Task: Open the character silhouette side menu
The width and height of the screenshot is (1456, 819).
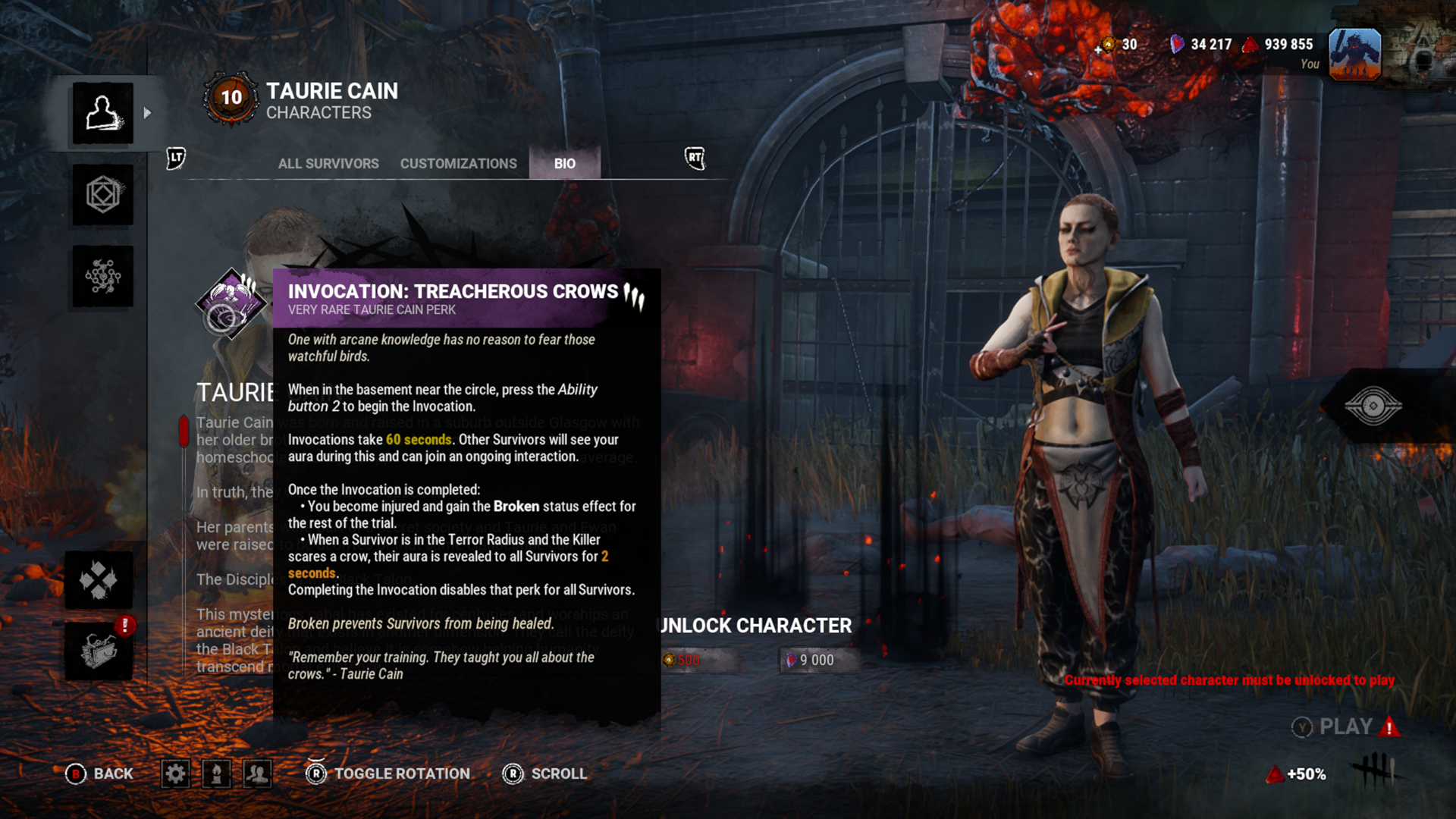Action: pos(103,114)
